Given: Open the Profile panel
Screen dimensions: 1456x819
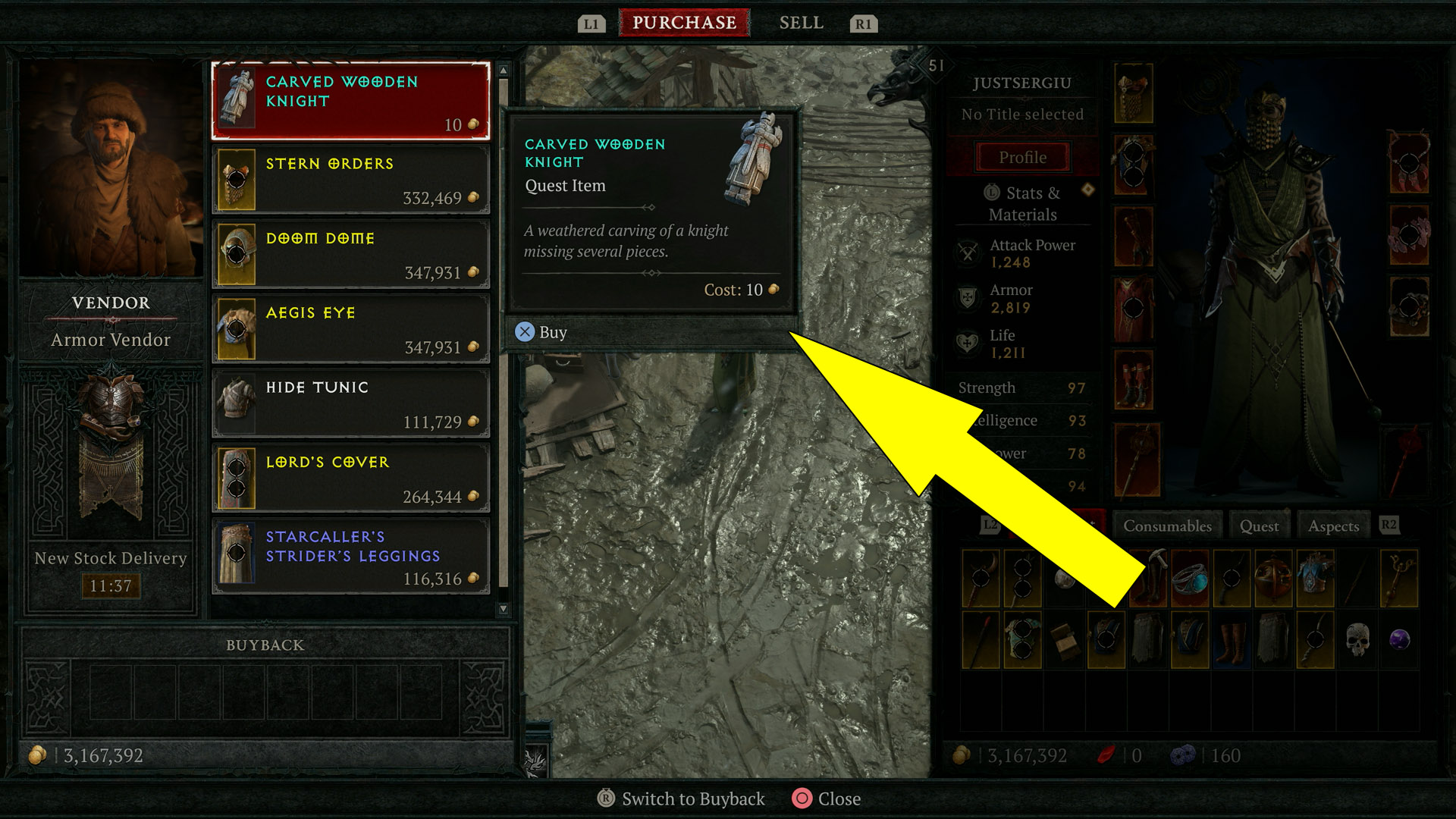Looking at the screenshot, I should coord(1022,157).
